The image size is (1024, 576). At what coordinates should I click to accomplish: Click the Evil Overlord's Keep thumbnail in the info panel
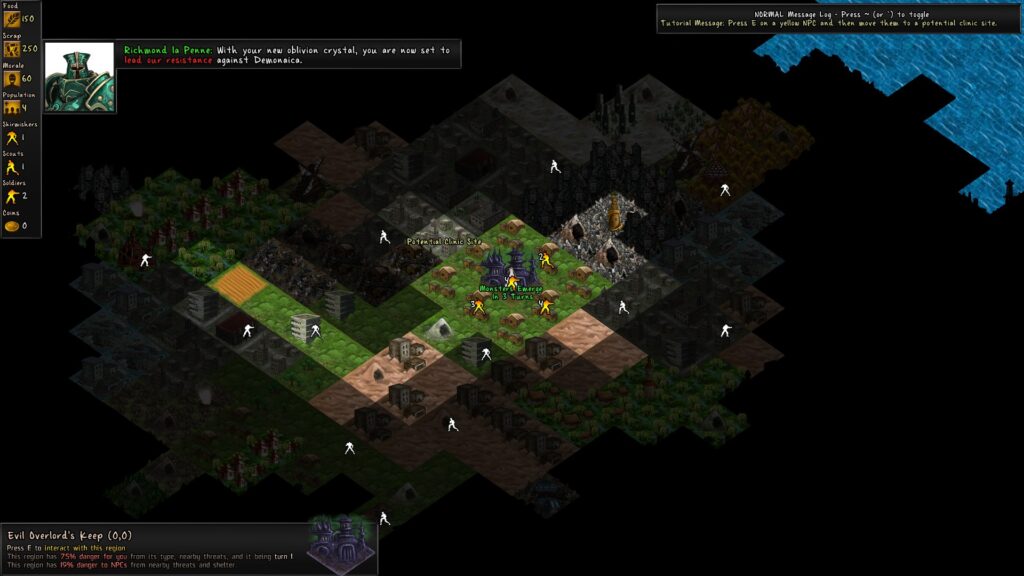click(341, 544)
